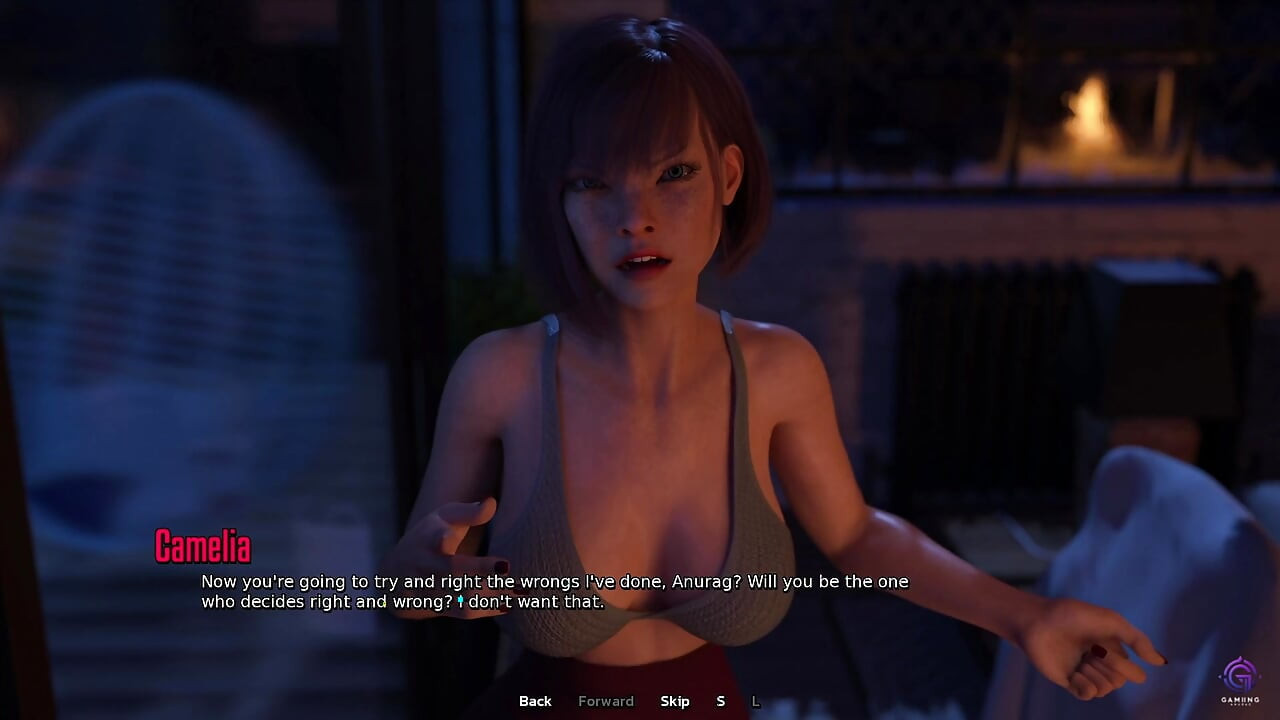1280x720 pixels.
Task: Quick load using the L button
Action: pos(756,701)
